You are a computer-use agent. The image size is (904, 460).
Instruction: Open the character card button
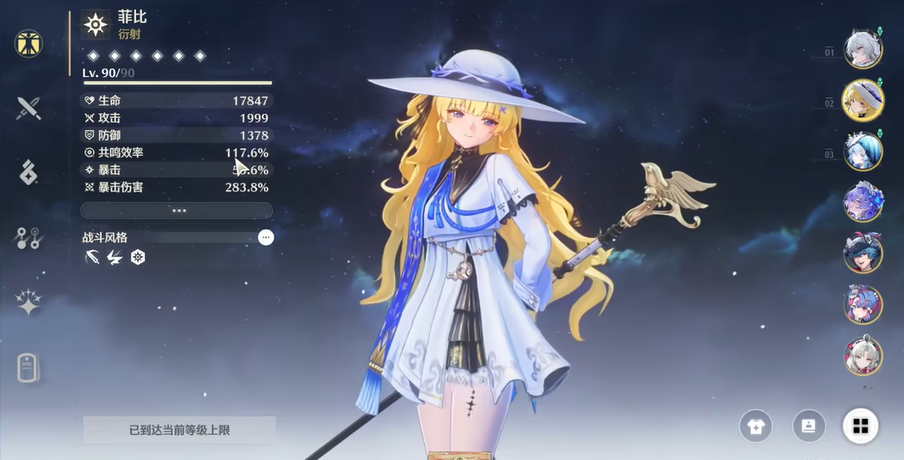[808, 426]
